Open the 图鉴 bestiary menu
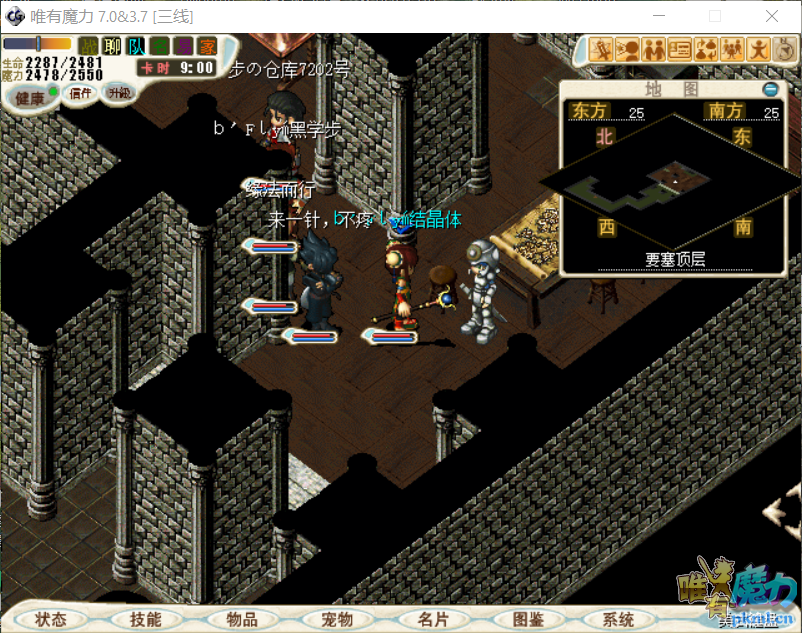This screenshot has width=802, height=633. [x=527, y=619]
